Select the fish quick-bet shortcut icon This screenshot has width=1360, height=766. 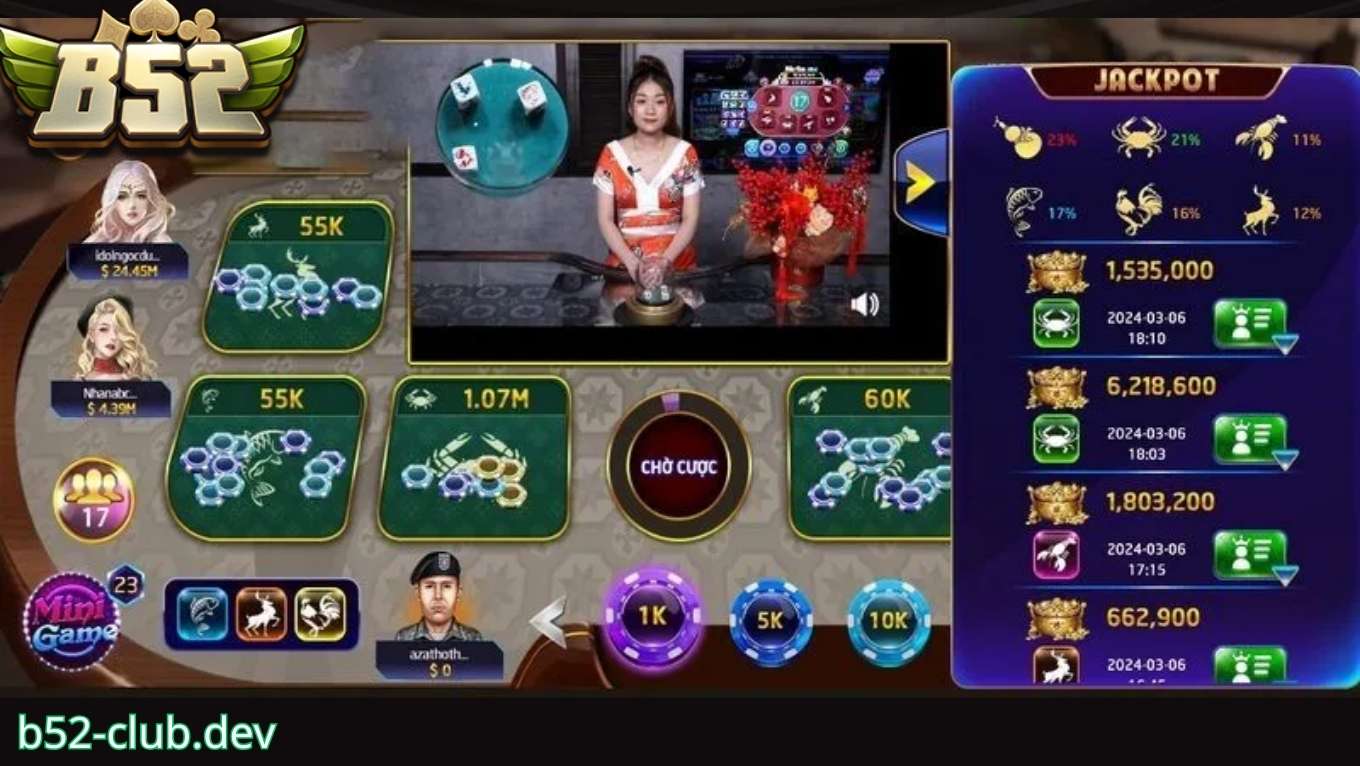click(203, 614)
